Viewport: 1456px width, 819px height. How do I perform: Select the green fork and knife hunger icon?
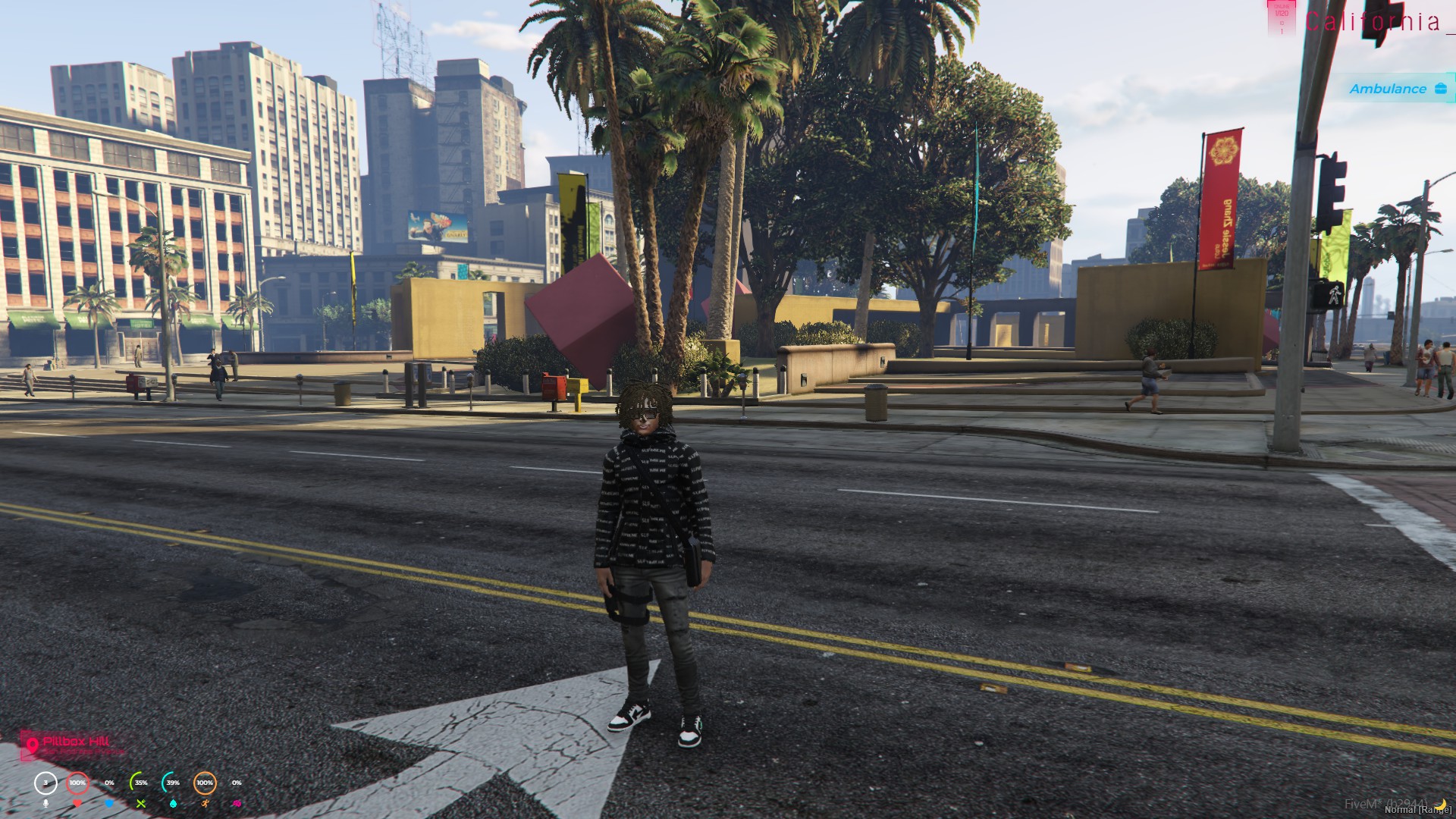click(141, 803)
